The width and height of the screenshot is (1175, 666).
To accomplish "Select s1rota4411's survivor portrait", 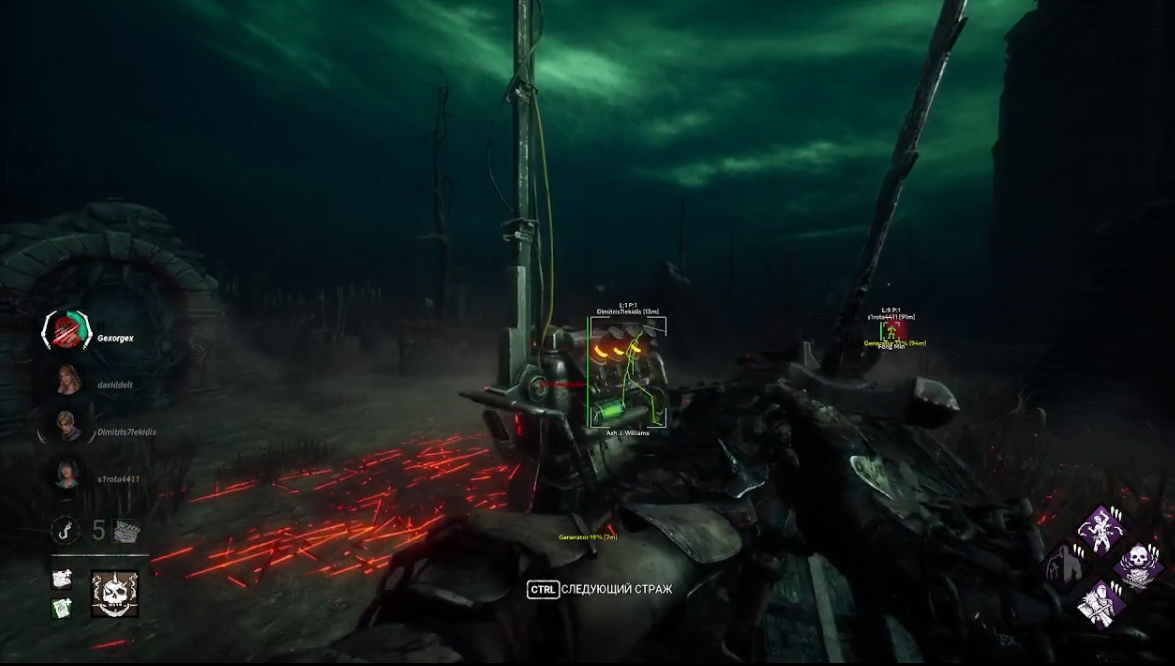I will [67, 474].
